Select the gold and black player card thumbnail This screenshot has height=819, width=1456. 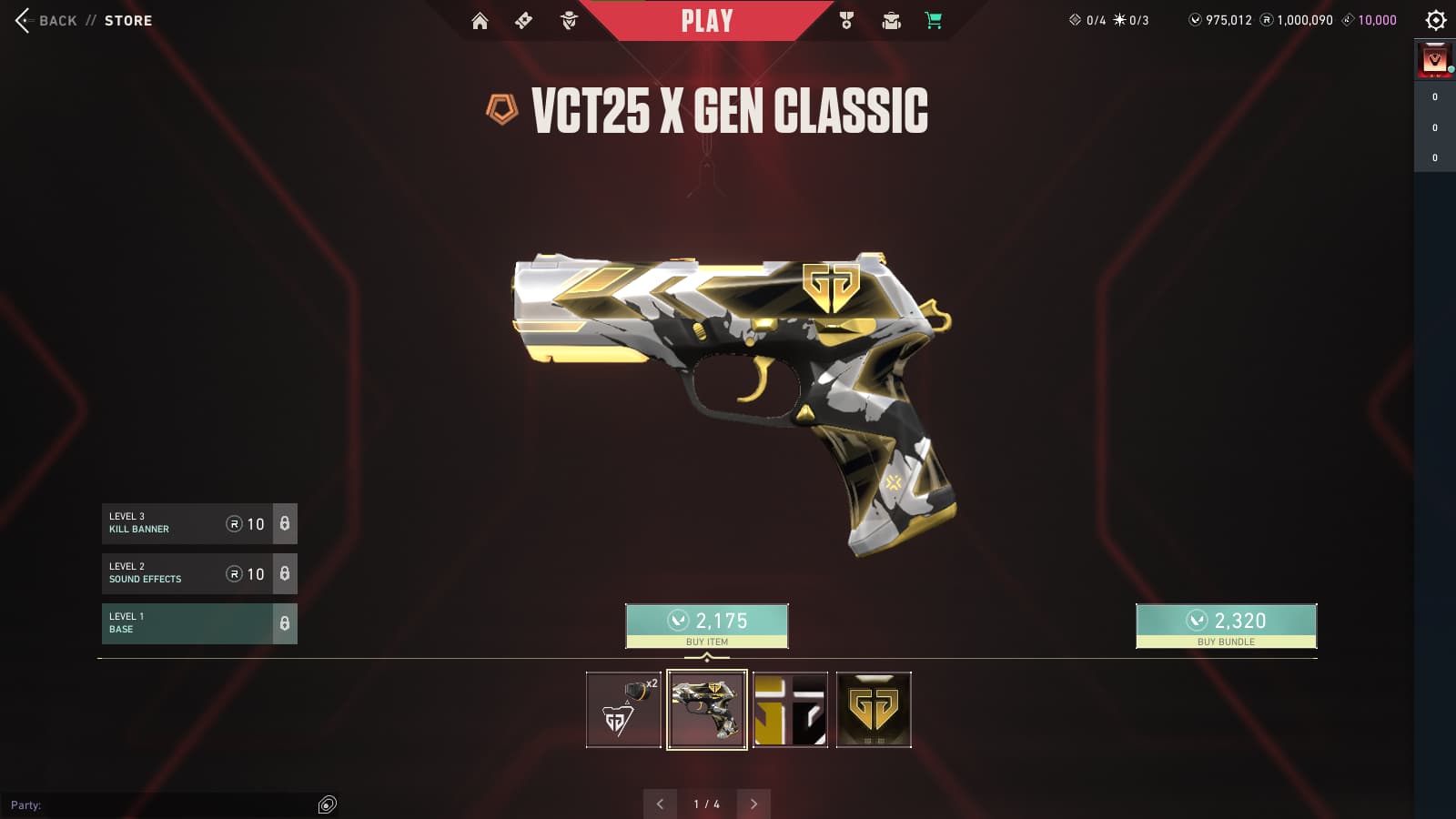pyautogui.click(x=790, y=710)
